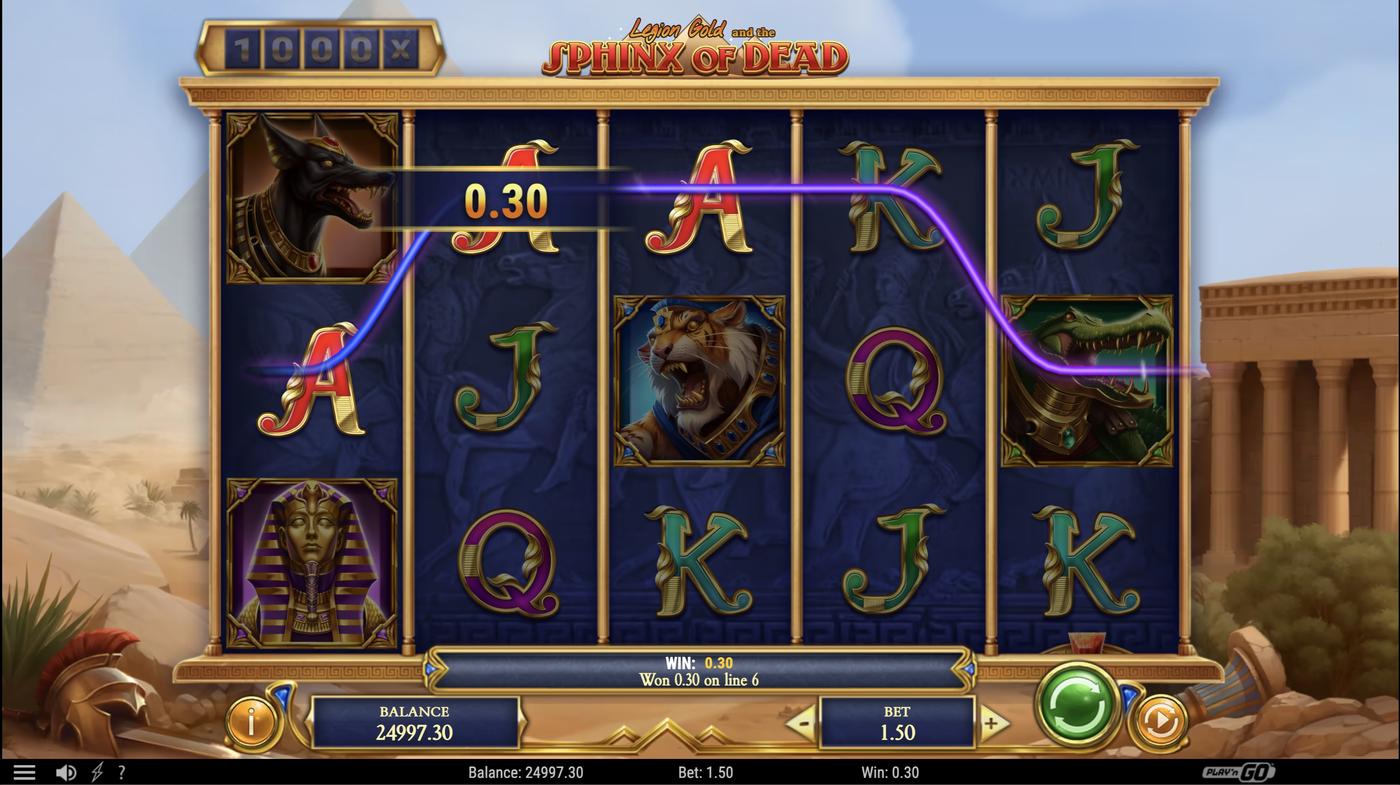This screenshot has width=1400, height=785.
Task: Start autoplay with the orange play button
Action: tap(1159, 722)
